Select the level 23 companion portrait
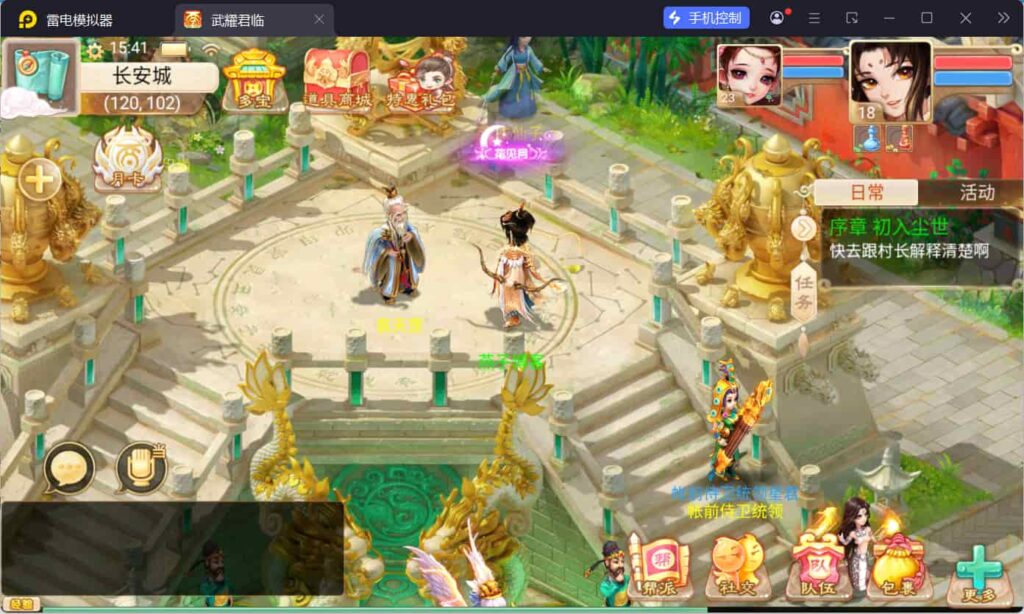Image resolution: width=1024 pixels, height=614 pixels. 747,73
